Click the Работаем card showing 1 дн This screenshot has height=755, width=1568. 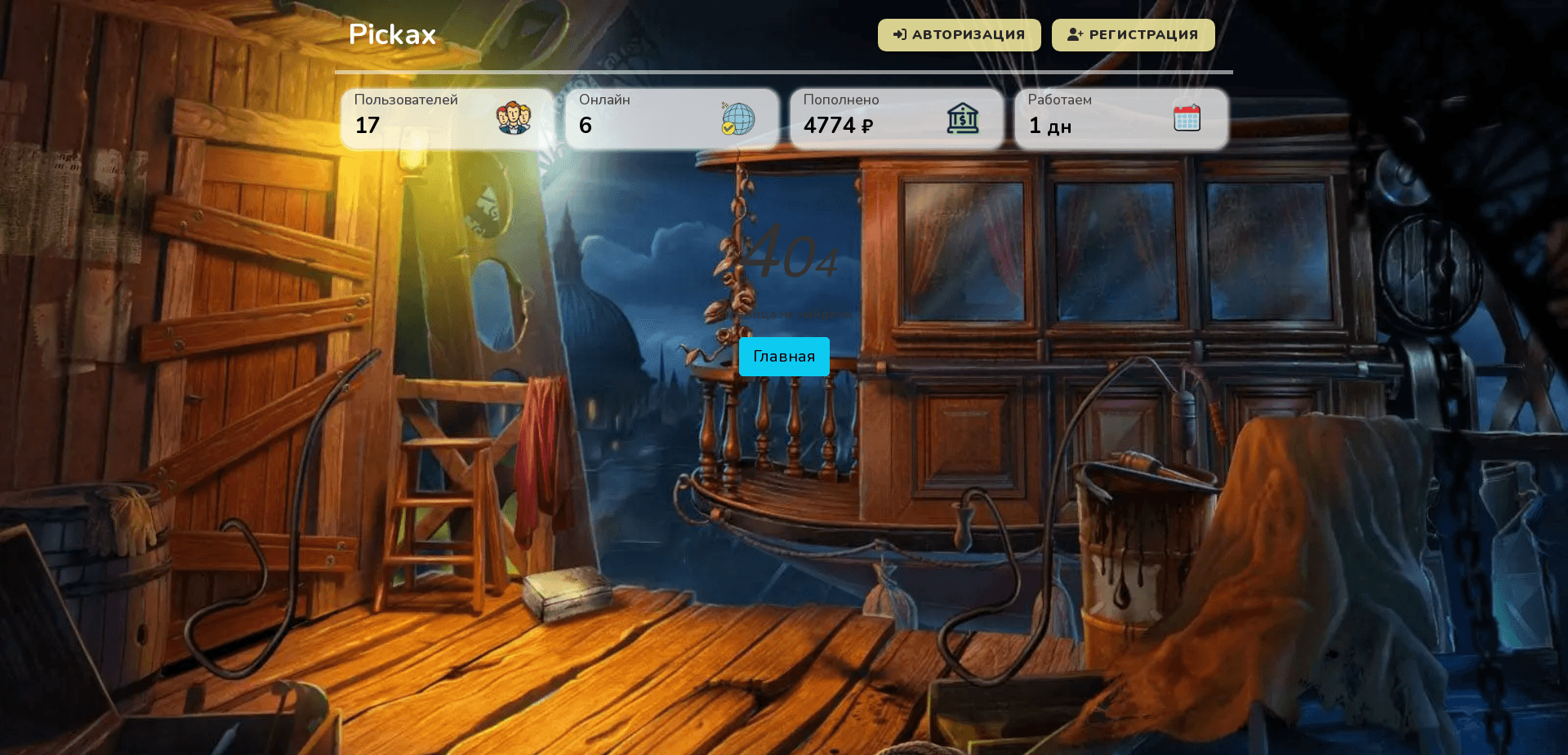tap(1120, 118)
